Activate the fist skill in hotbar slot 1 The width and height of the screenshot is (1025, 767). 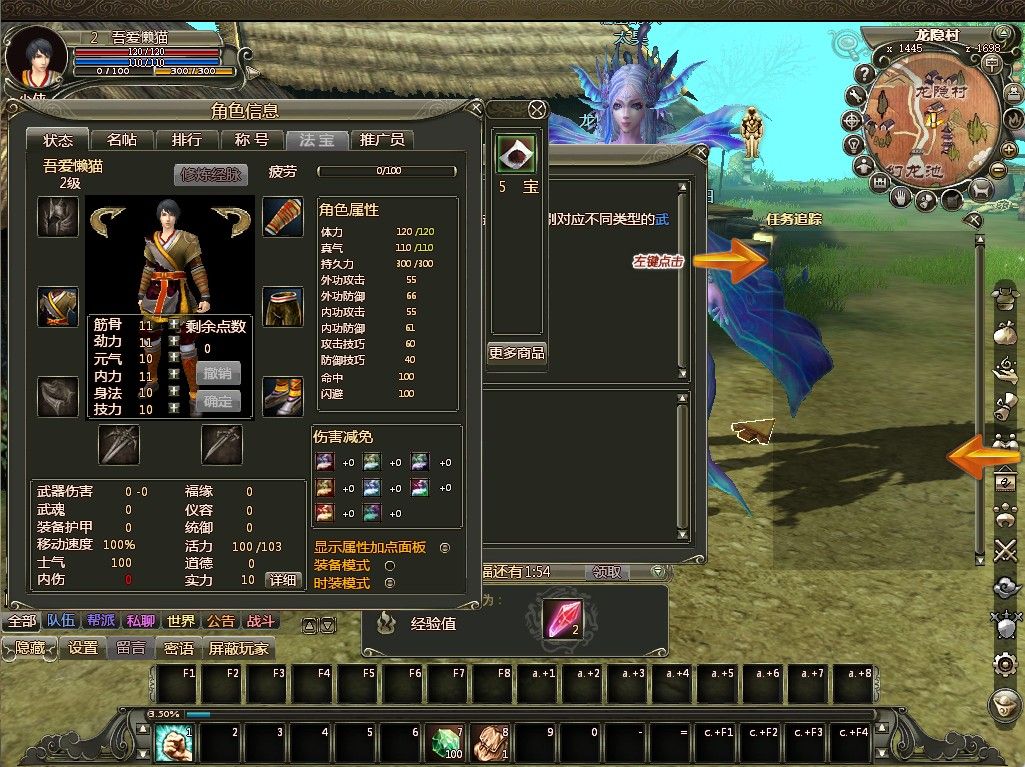171,743
